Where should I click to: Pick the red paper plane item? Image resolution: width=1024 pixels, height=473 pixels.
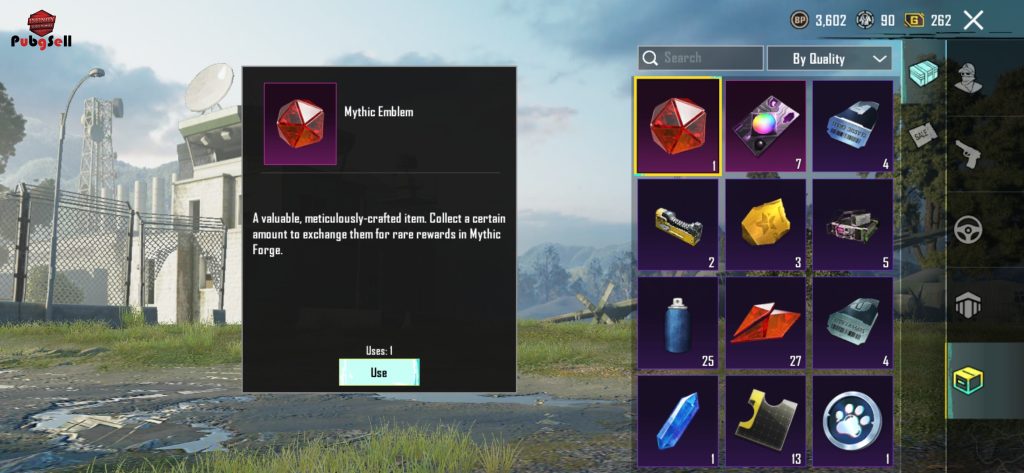[765, 322]
